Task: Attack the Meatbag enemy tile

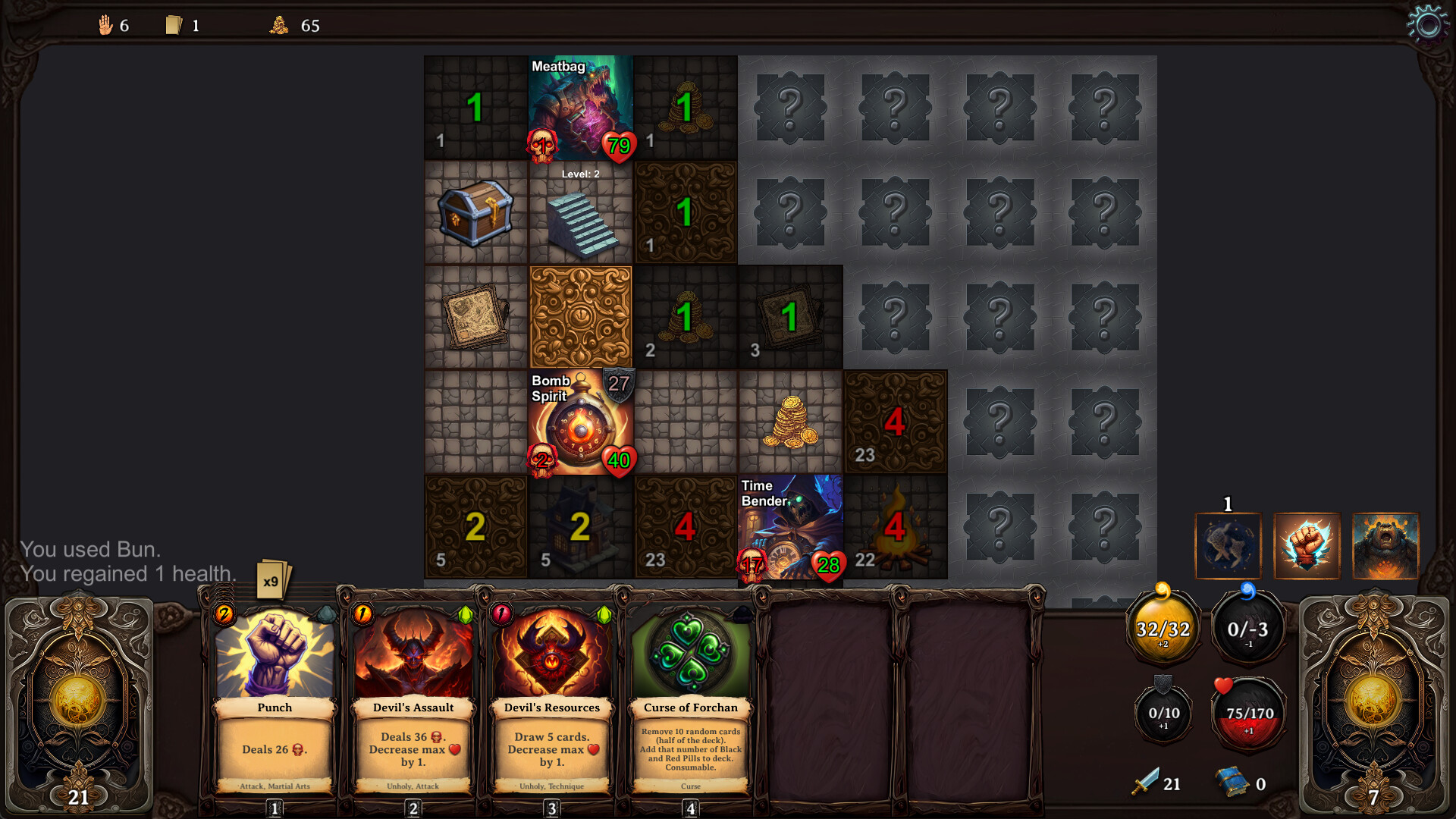Action: 581,108
